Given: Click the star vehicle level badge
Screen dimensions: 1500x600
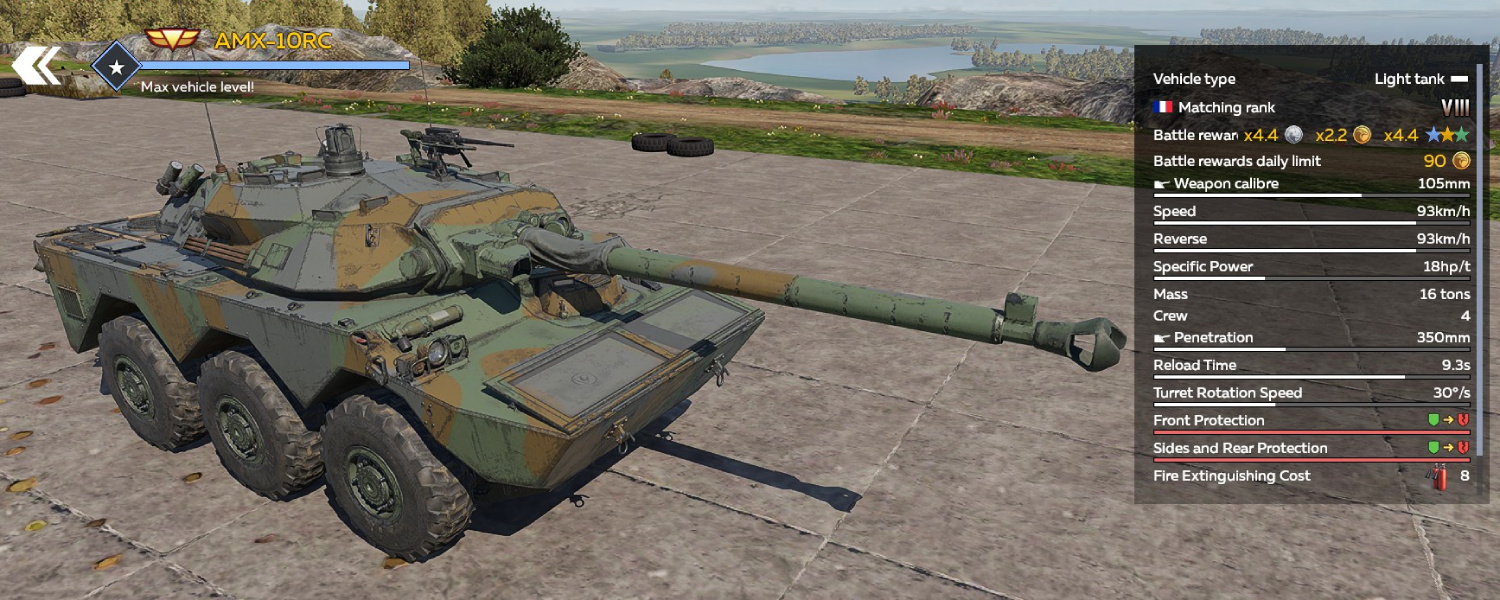Looking at the screenshot, I should click(116, 67).
